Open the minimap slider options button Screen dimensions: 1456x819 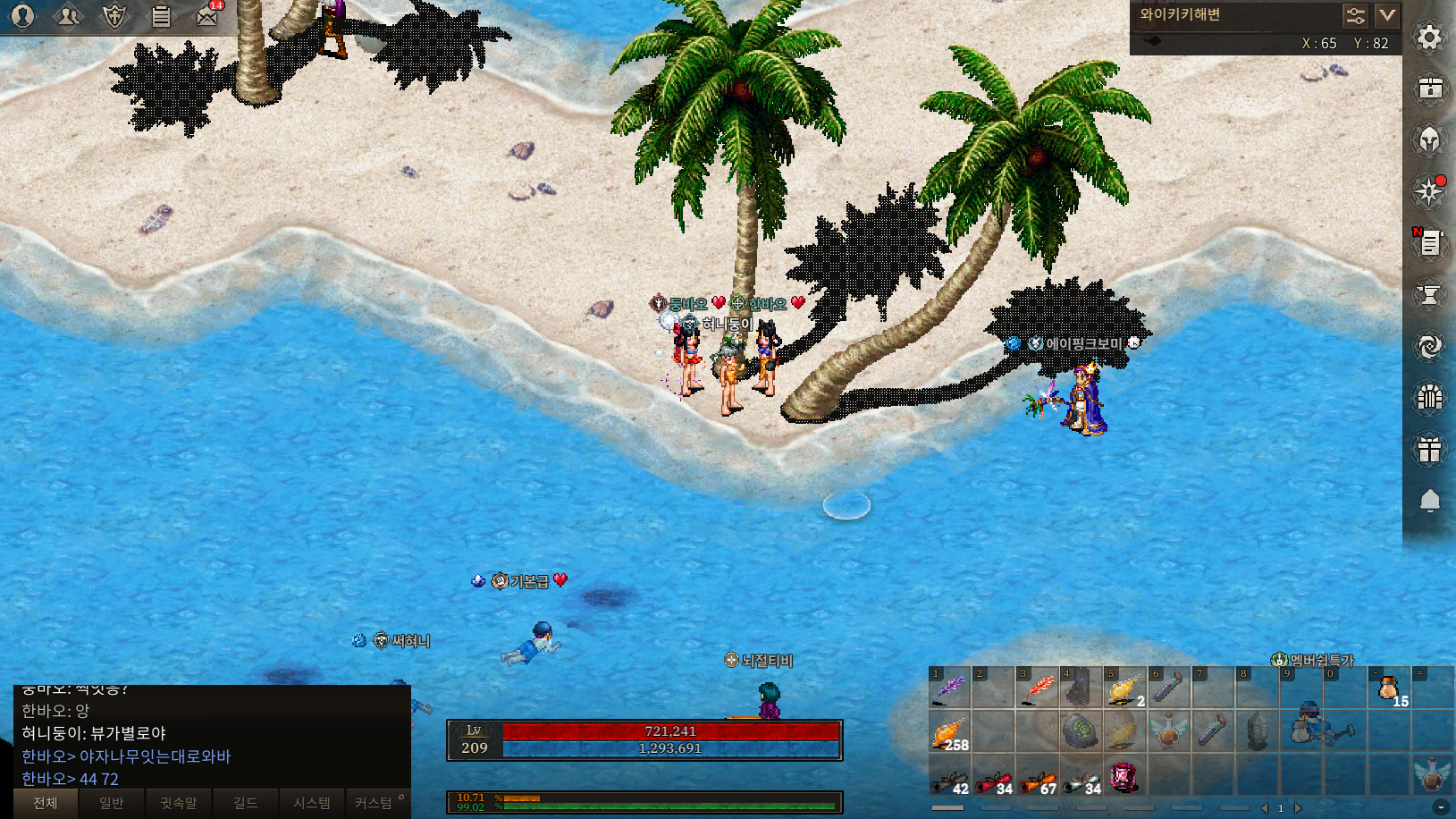tap(1355, 15)
